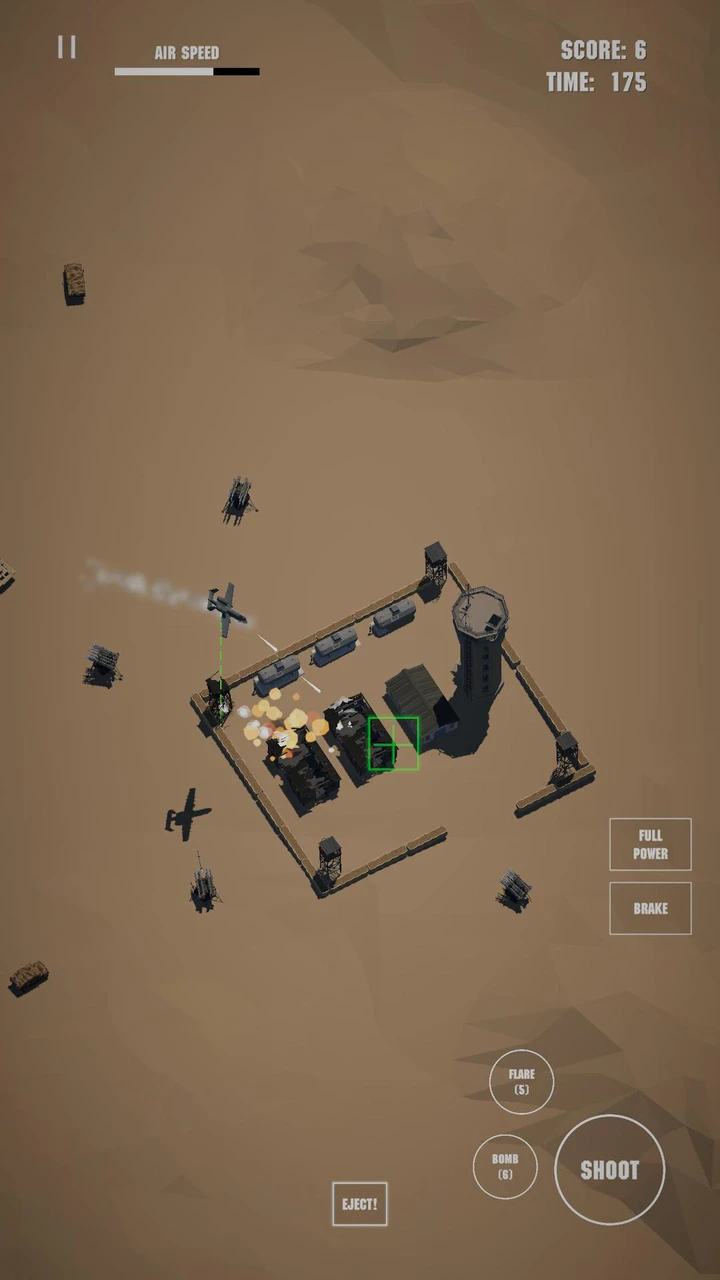Tap the Brake button

(x=650, y=908)
